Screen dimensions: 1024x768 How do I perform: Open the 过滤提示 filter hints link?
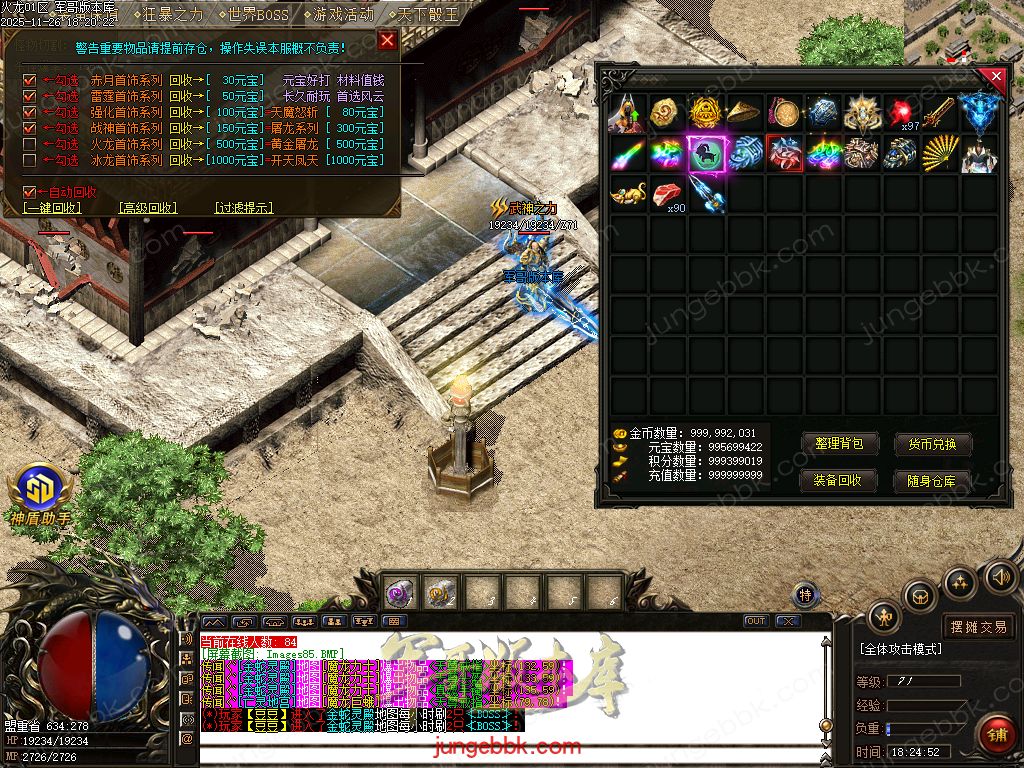click(244, 208)
